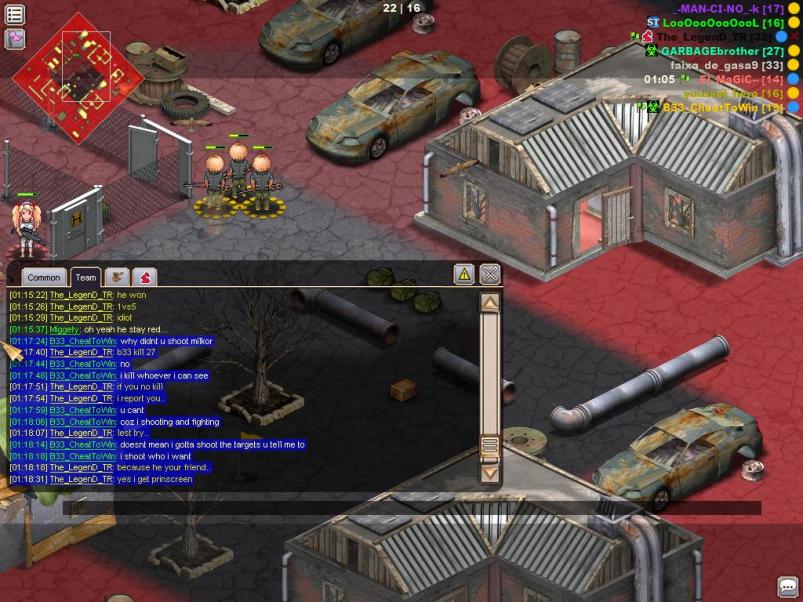The height and width of the screenshot is (602, 803).
Task: Click the yellow warning triangle button
Action: pos(464,274)
